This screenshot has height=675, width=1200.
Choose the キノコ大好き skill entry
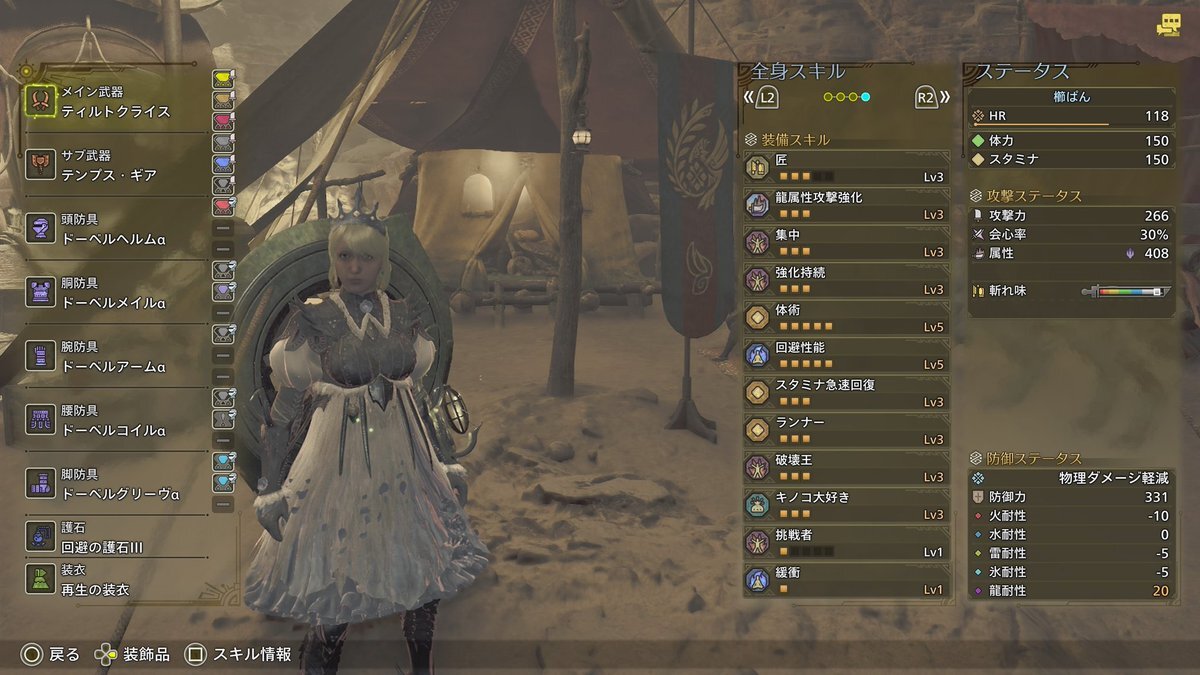(x=846, y=505)
